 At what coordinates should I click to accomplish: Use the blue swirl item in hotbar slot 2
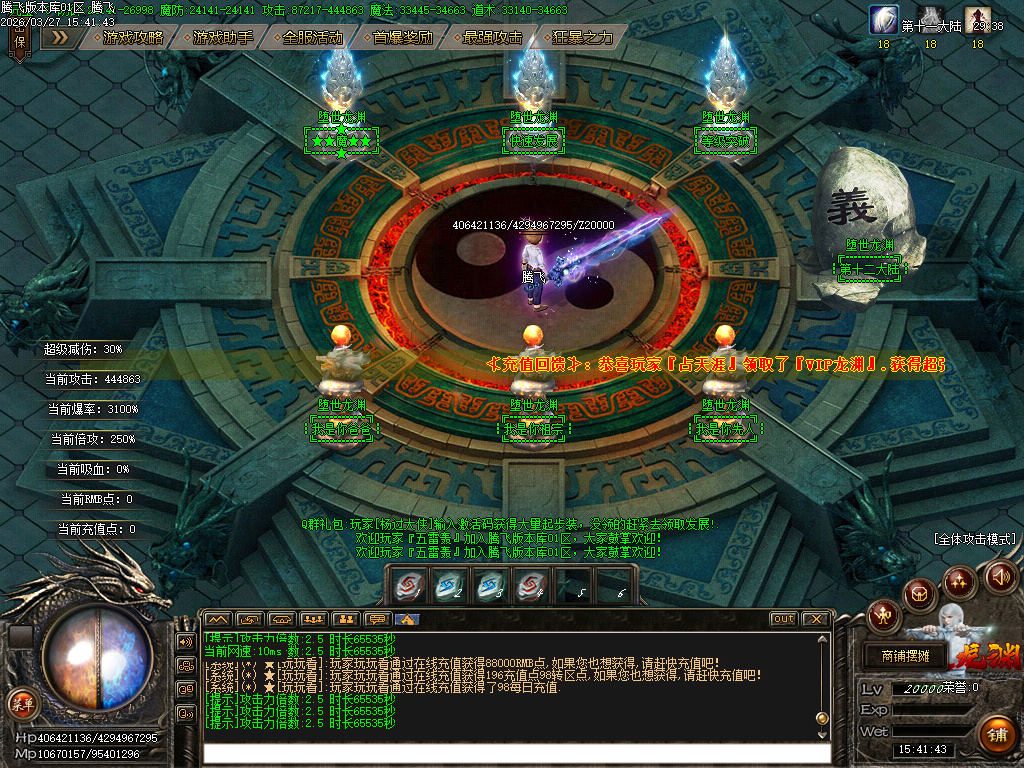coord(449,587)
